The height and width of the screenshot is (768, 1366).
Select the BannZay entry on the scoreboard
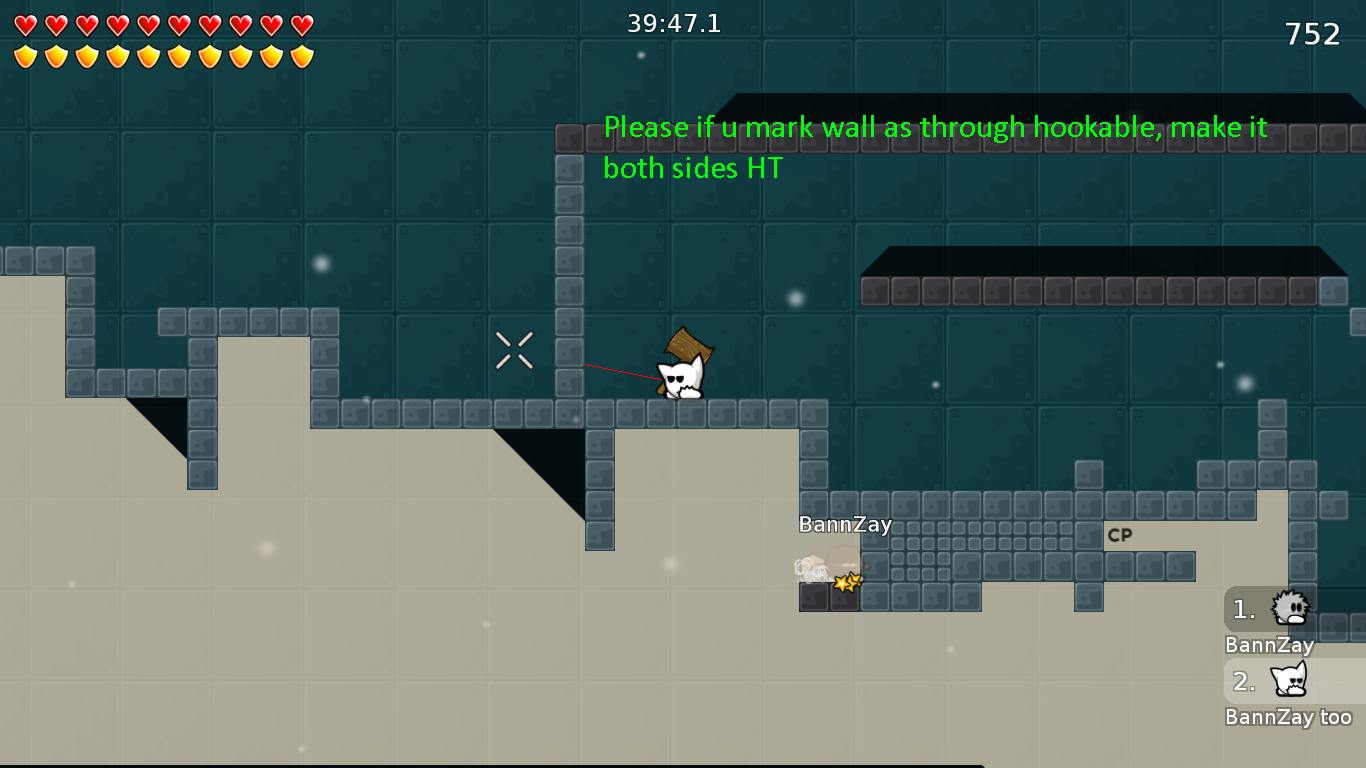click(1268, 645)
